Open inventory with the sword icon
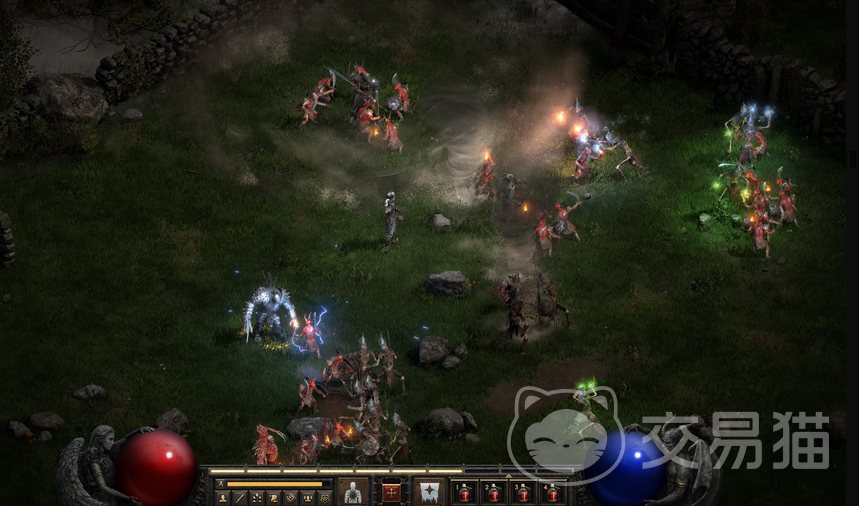This screenshot has height=506, width=859. [241, 498]
